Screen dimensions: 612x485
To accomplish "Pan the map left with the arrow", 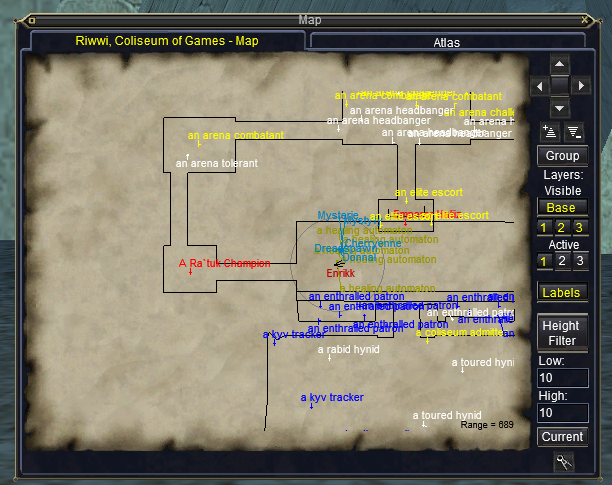I will (x=539, y=86).
